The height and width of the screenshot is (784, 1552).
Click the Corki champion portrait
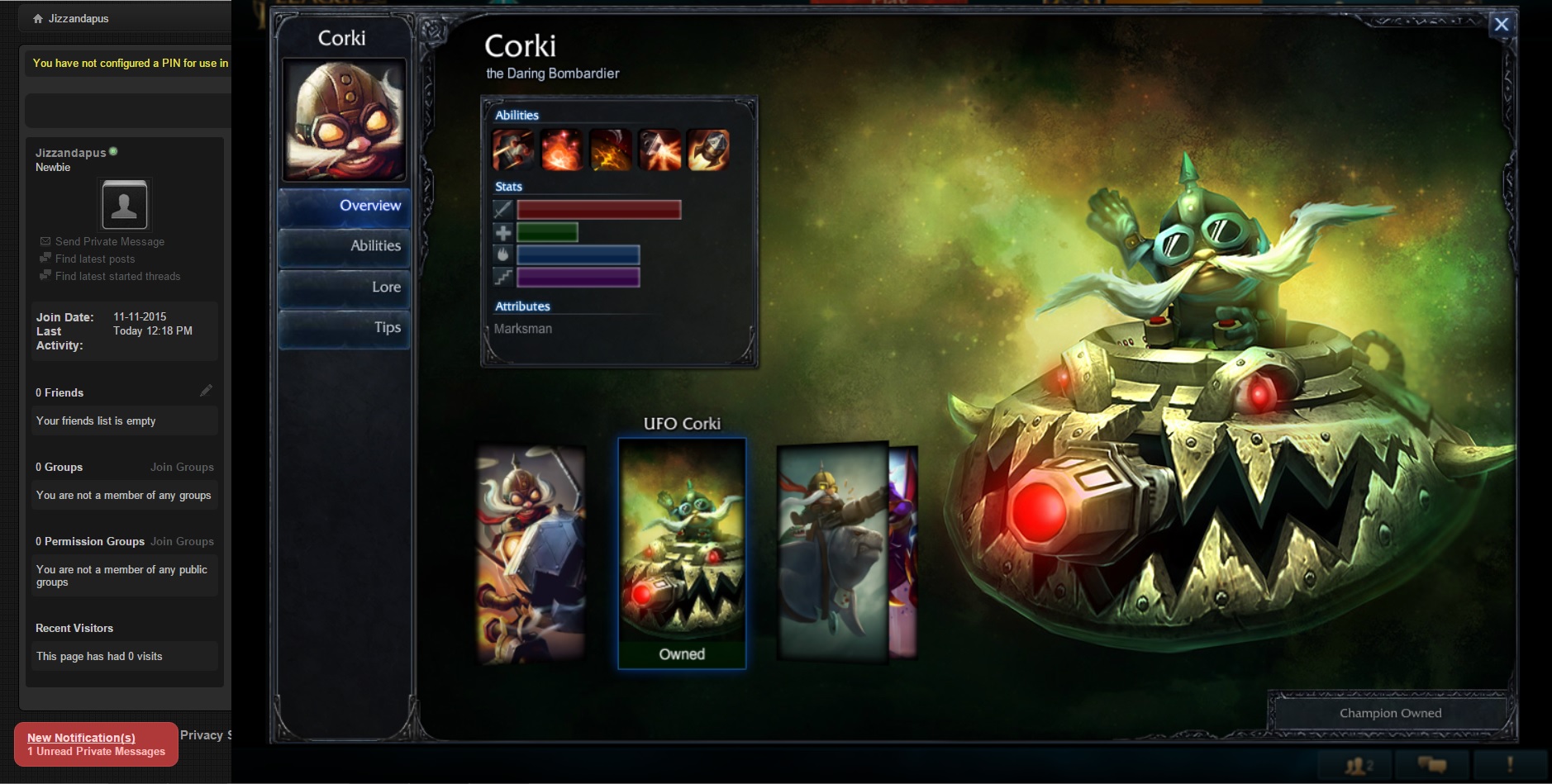(x=344, y=120)
